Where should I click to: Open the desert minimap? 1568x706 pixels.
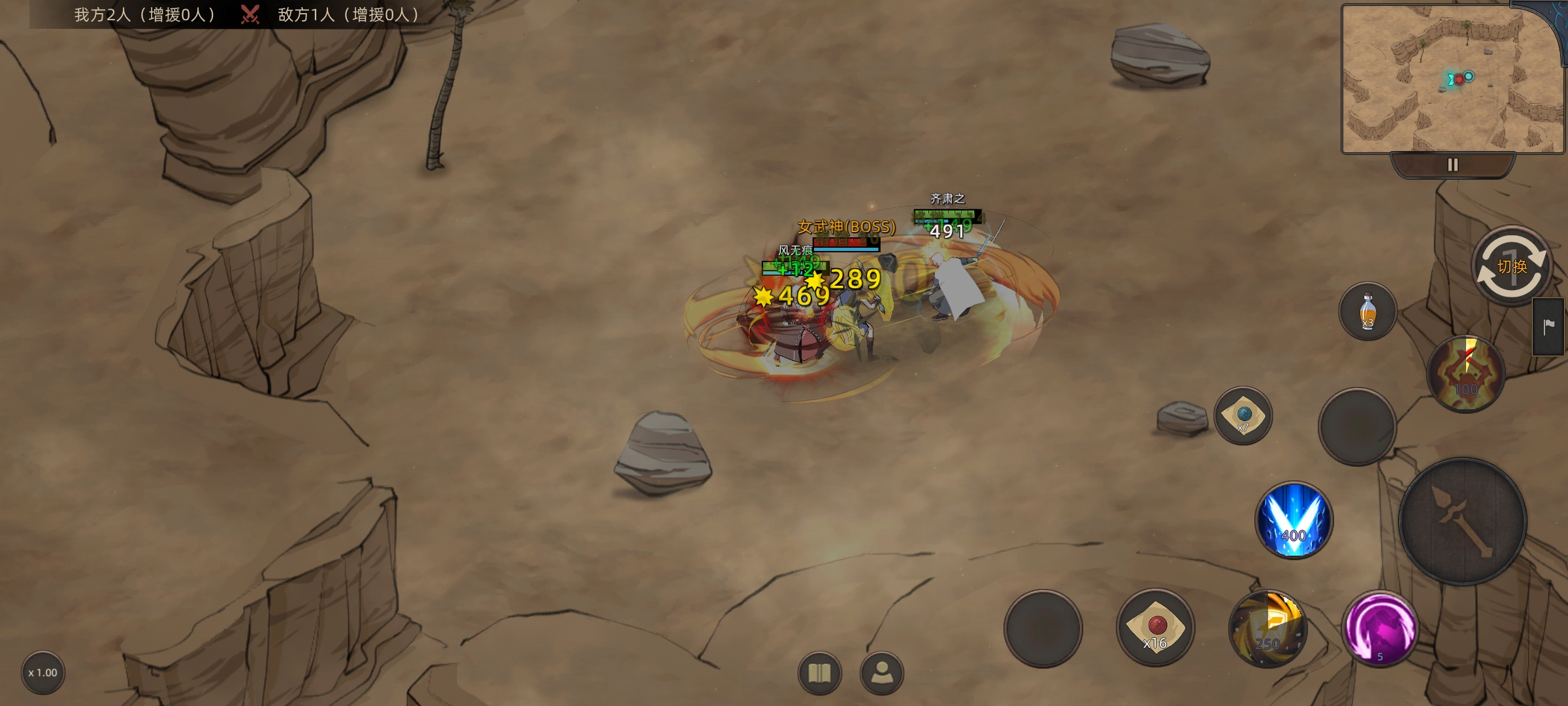pos(1452,78)
